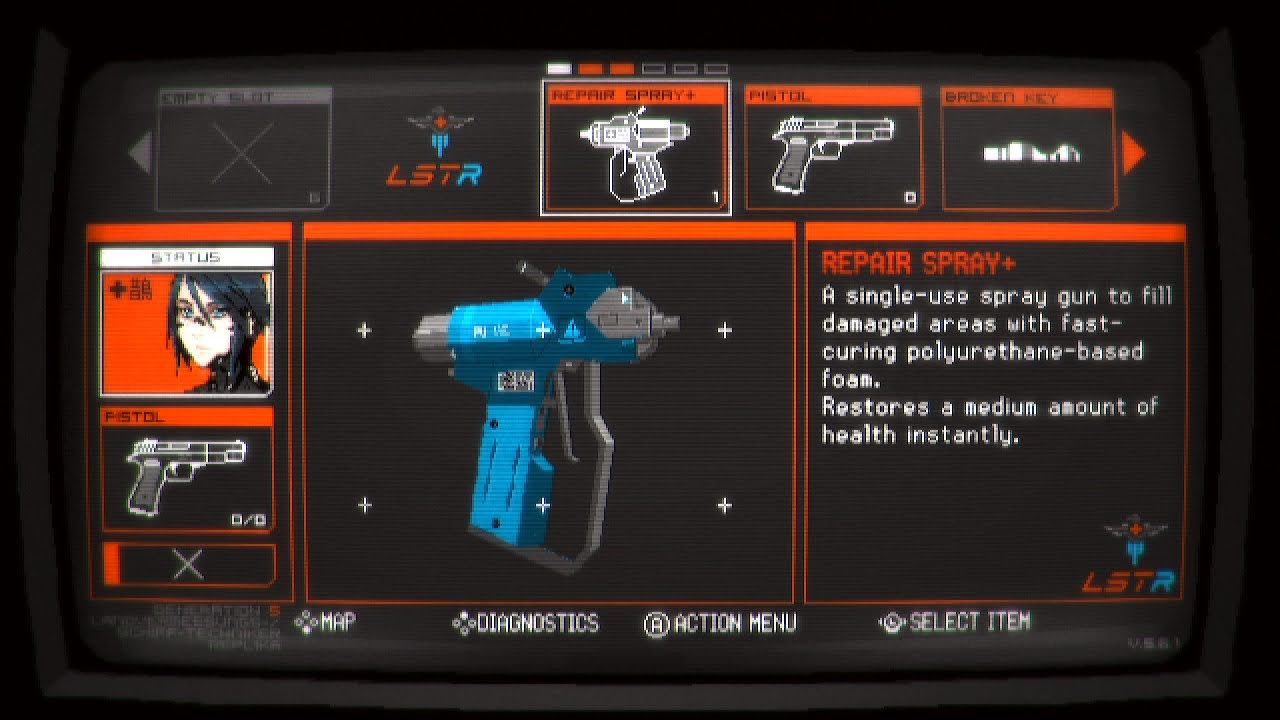Select the Broken Key item slot
Image resolution: width=1280 pixels, height=720 pixels.
coord(1028,148)
